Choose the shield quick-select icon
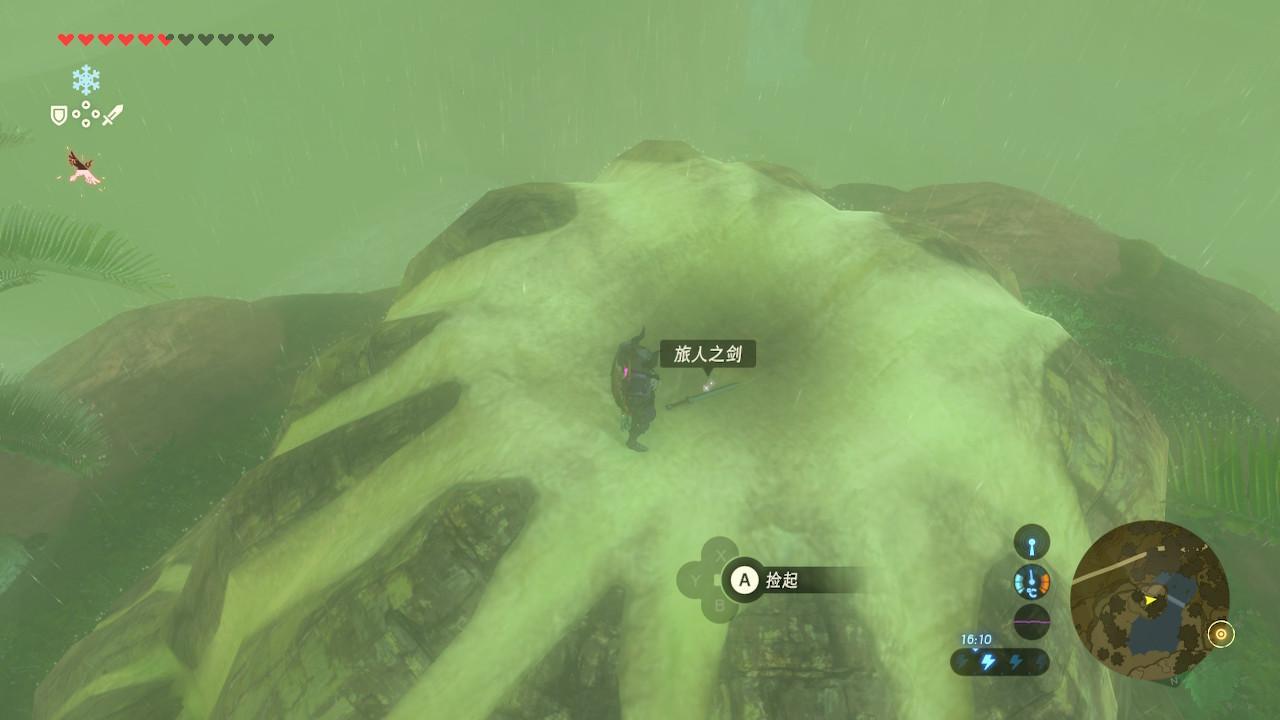The height and width of the screenshot is (720, 1280). point(59,116)
